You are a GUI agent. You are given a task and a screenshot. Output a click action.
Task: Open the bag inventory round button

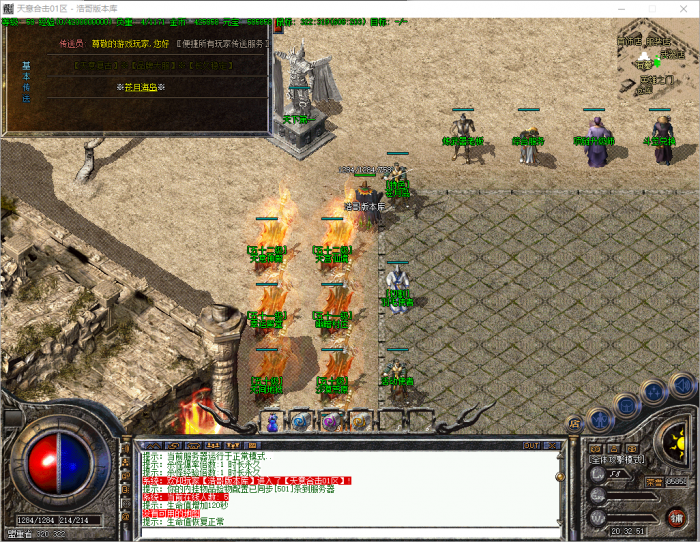[x=627, y=405]
